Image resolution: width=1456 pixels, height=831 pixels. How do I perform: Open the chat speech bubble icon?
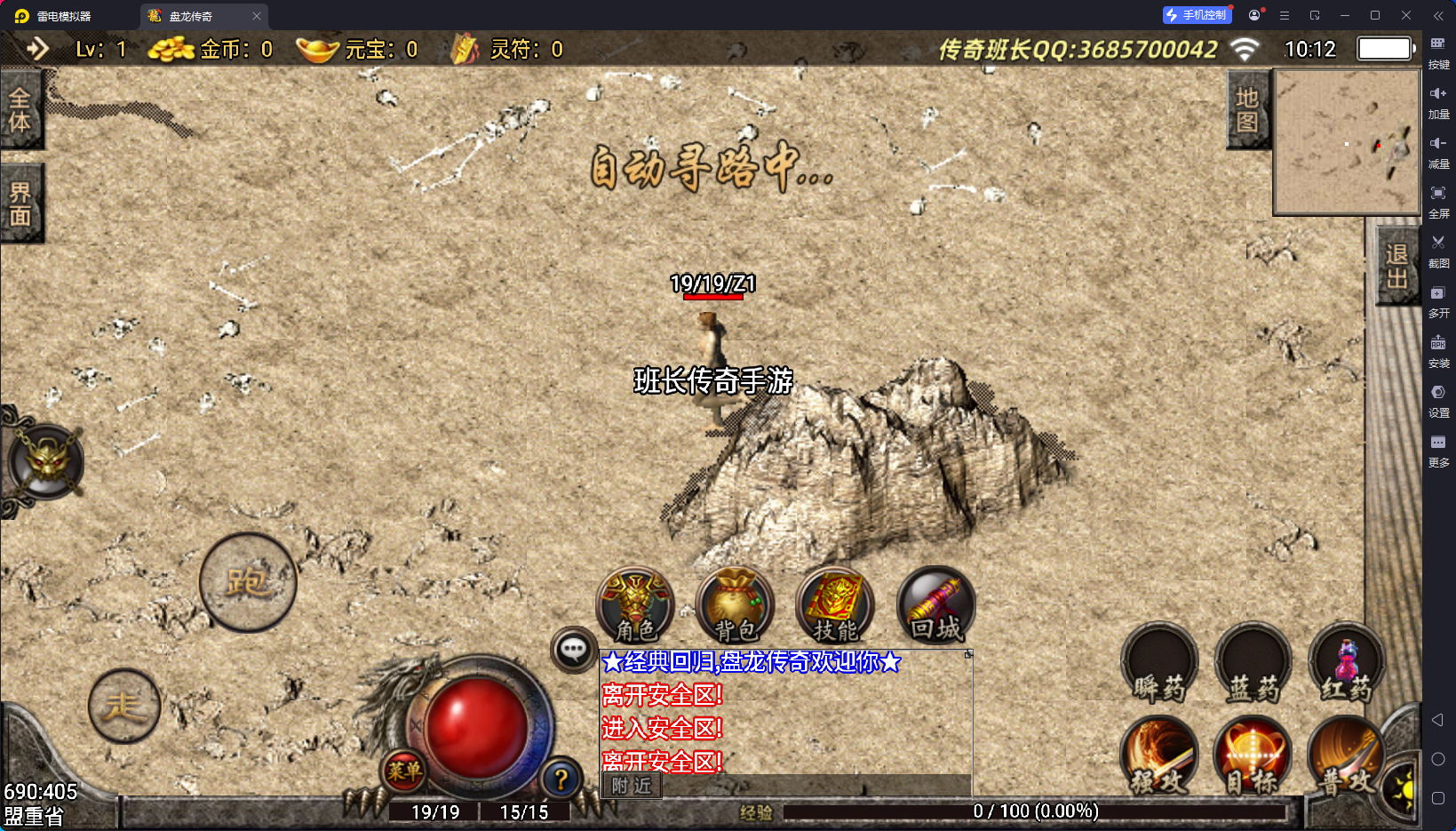573,650
